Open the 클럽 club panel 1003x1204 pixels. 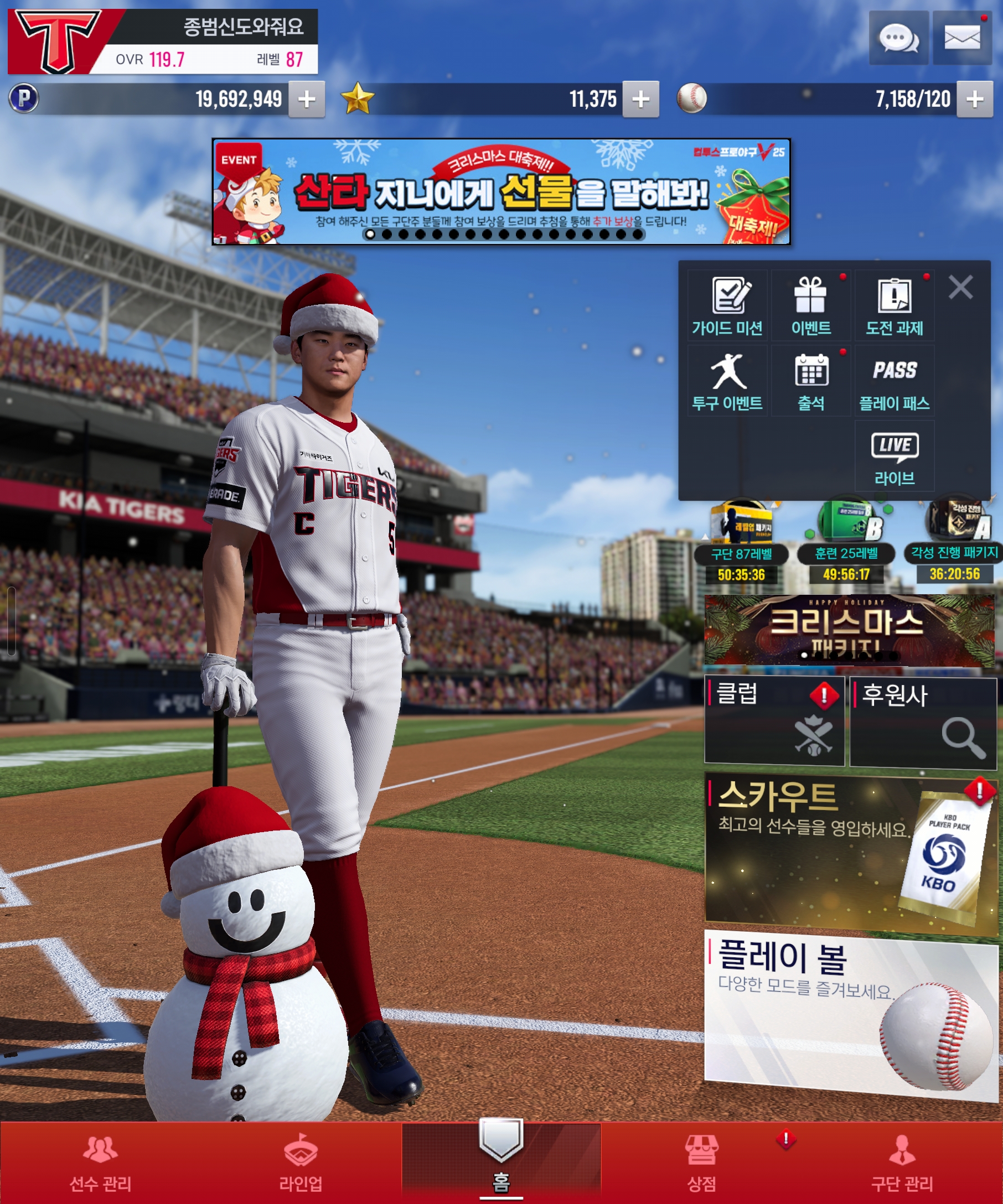coord(774,720)
